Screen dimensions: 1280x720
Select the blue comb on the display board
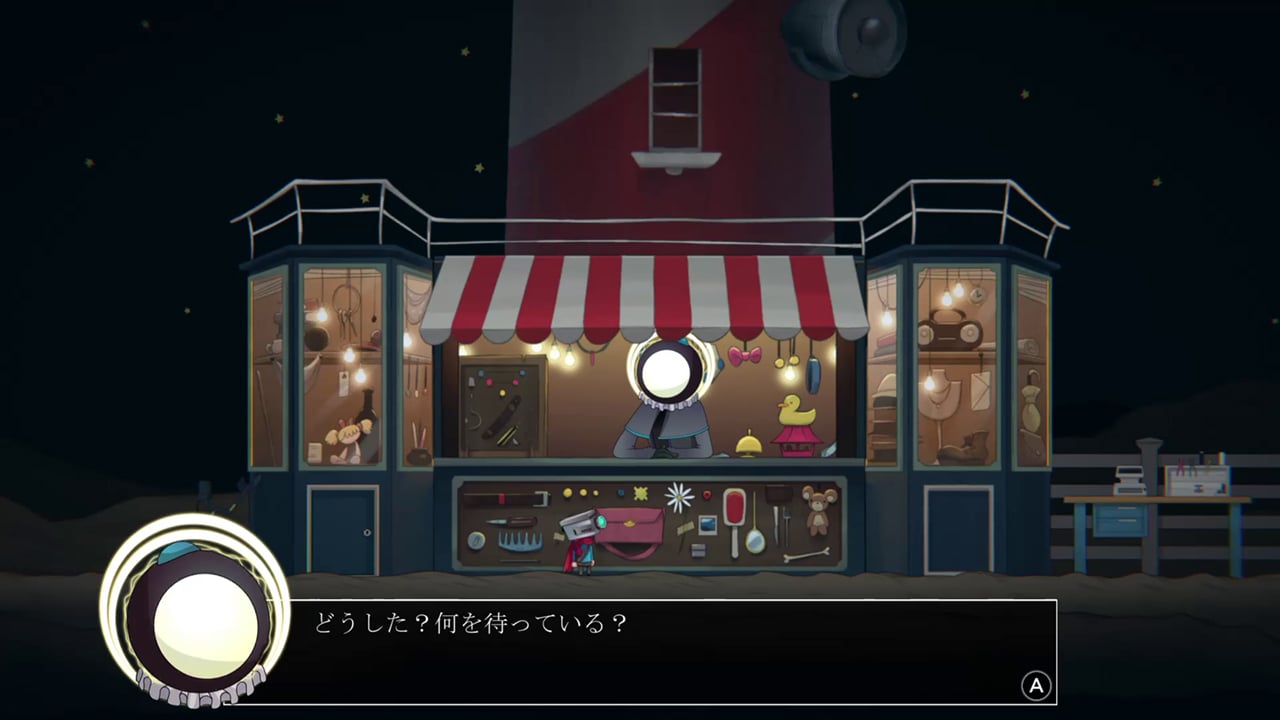(519, 540)
